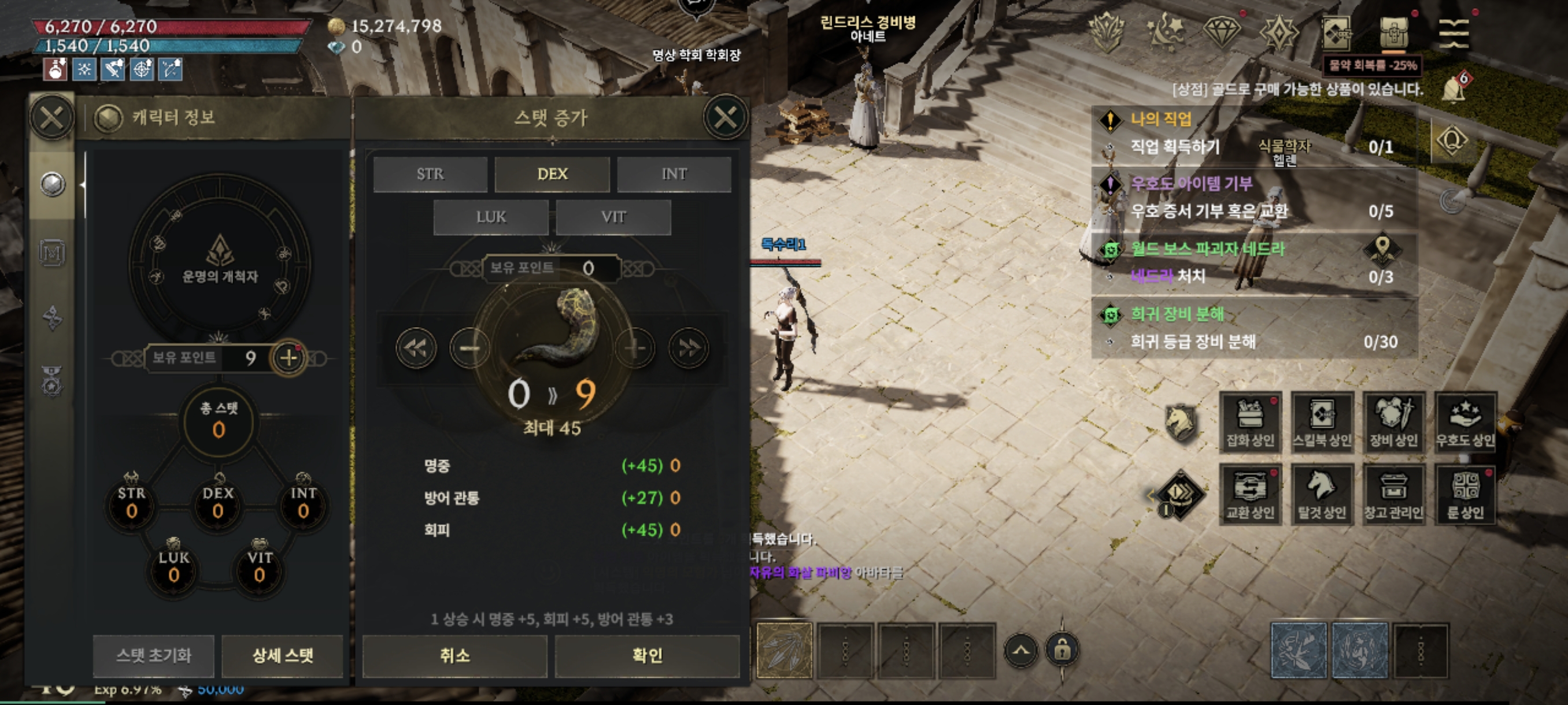The width and height of the screenshot is (1568, 705).
Task: Close the 스탯 증가 panel
Action: click(x=725, y=117)
